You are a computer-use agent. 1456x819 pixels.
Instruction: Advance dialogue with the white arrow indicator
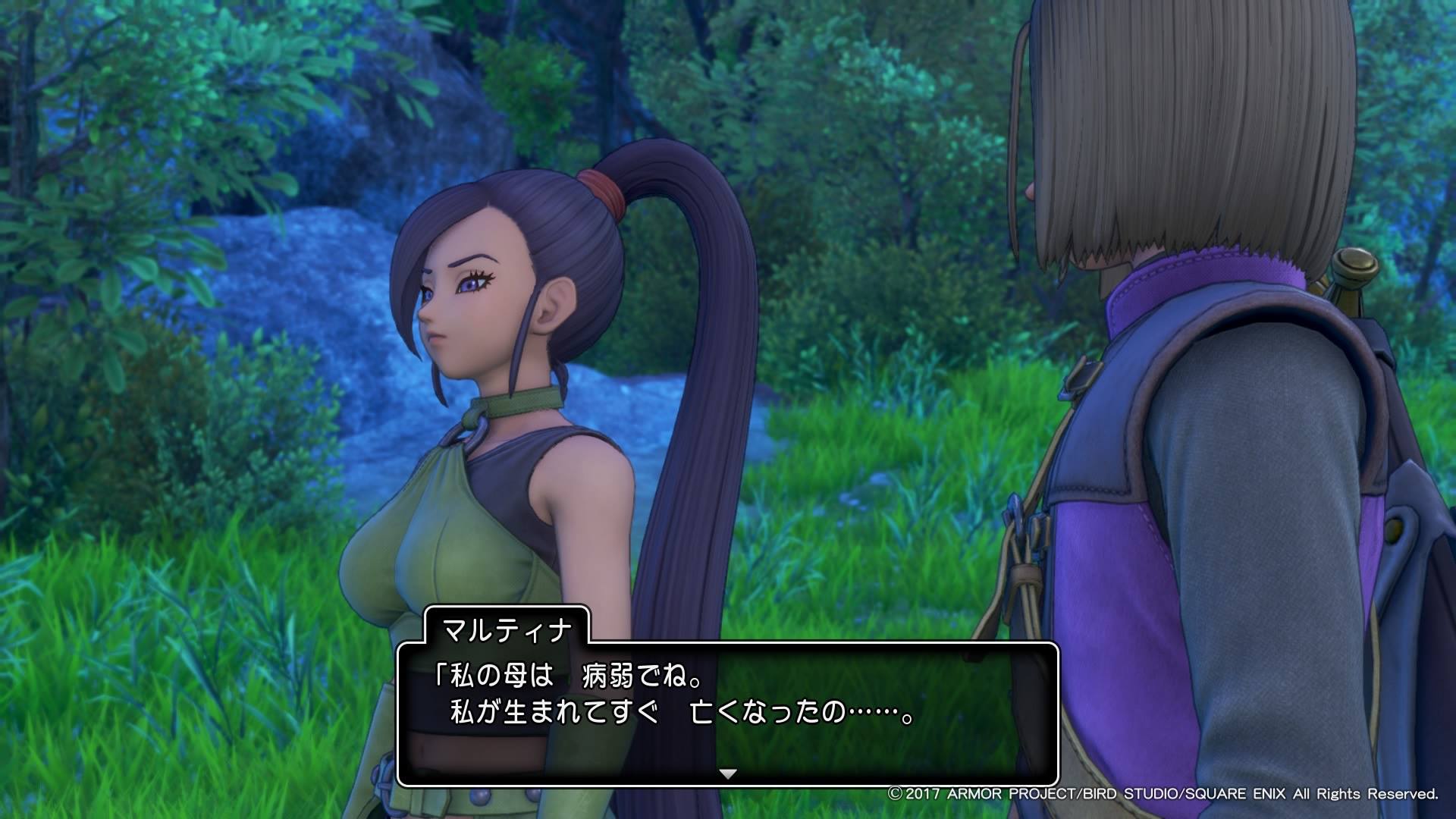728,774
